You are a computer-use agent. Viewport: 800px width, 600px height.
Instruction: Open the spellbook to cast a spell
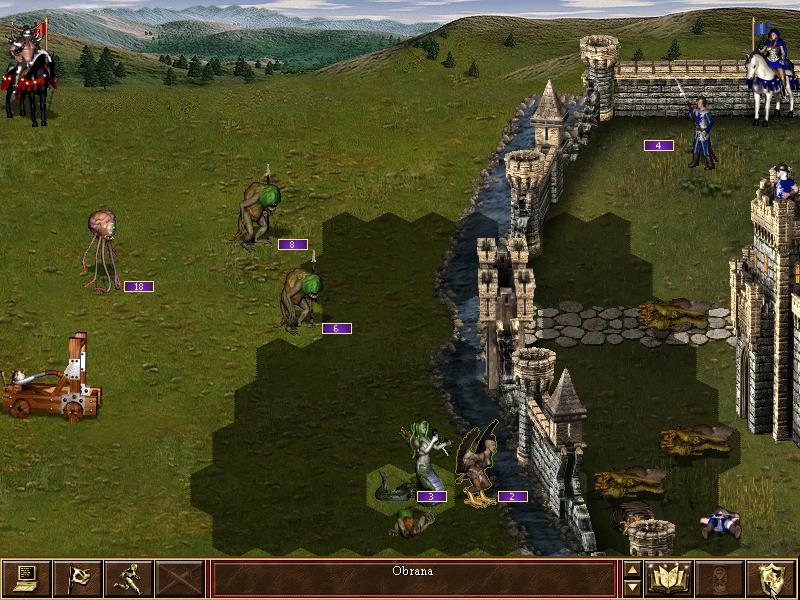(x=670, y=578)
